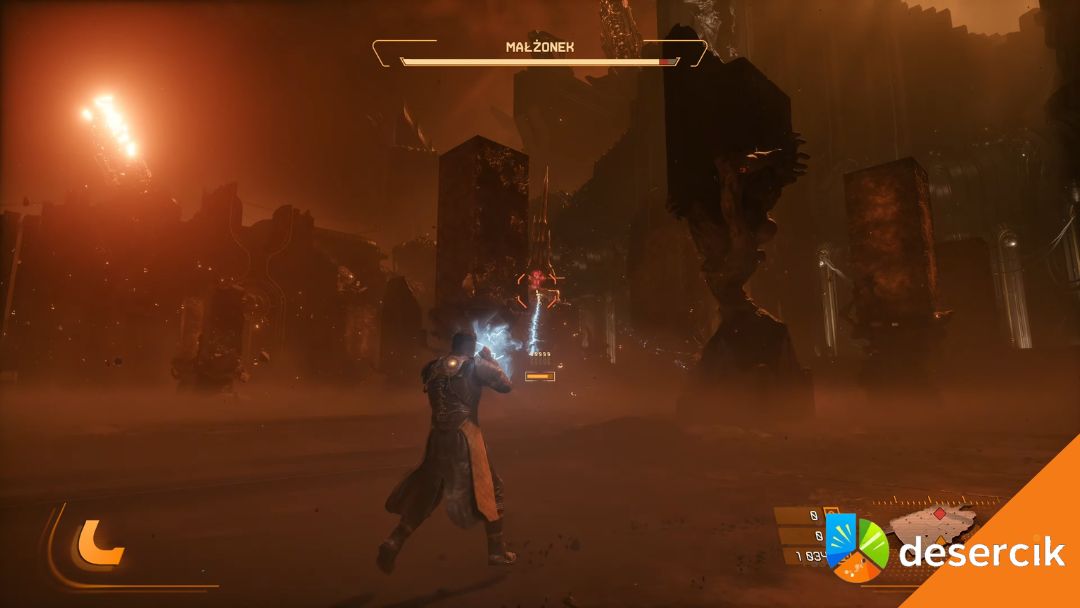The image size is (1080, 608).
Task: Select the red diamond marker on minimap
Action: tap(939, 514)
